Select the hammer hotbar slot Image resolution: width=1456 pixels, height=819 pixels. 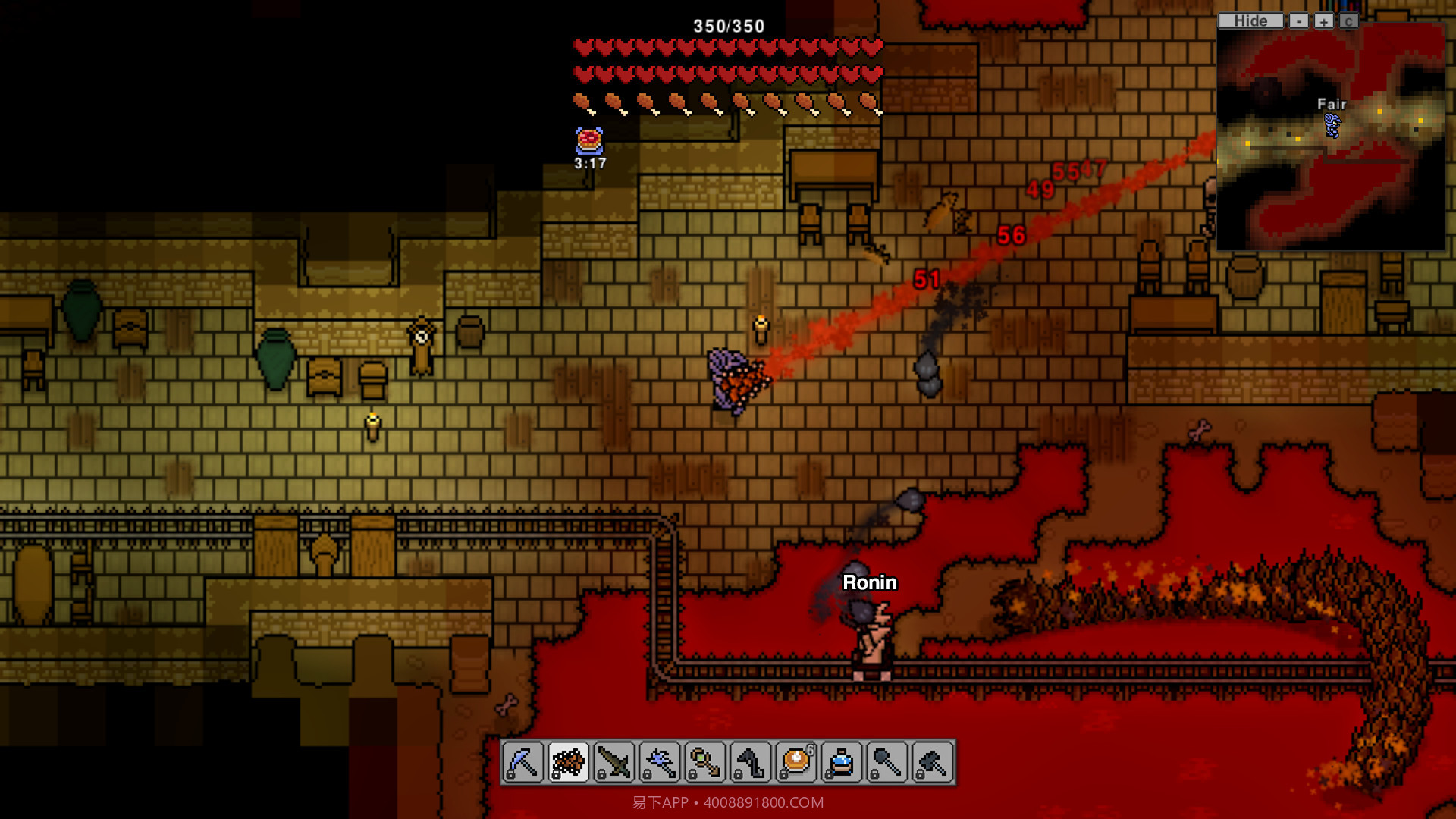click(933, 762)
